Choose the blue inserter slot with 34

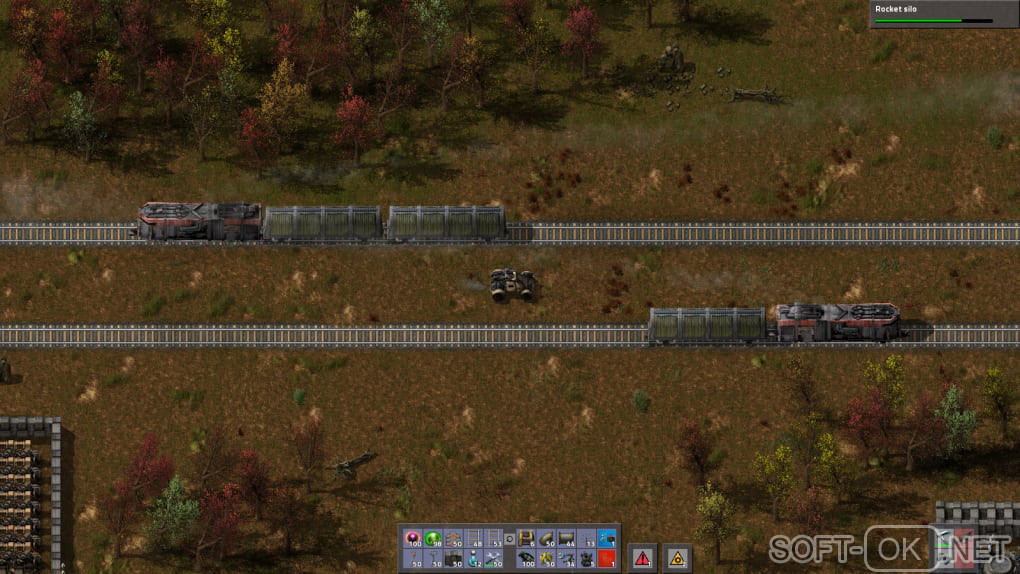tap(565, 558)
